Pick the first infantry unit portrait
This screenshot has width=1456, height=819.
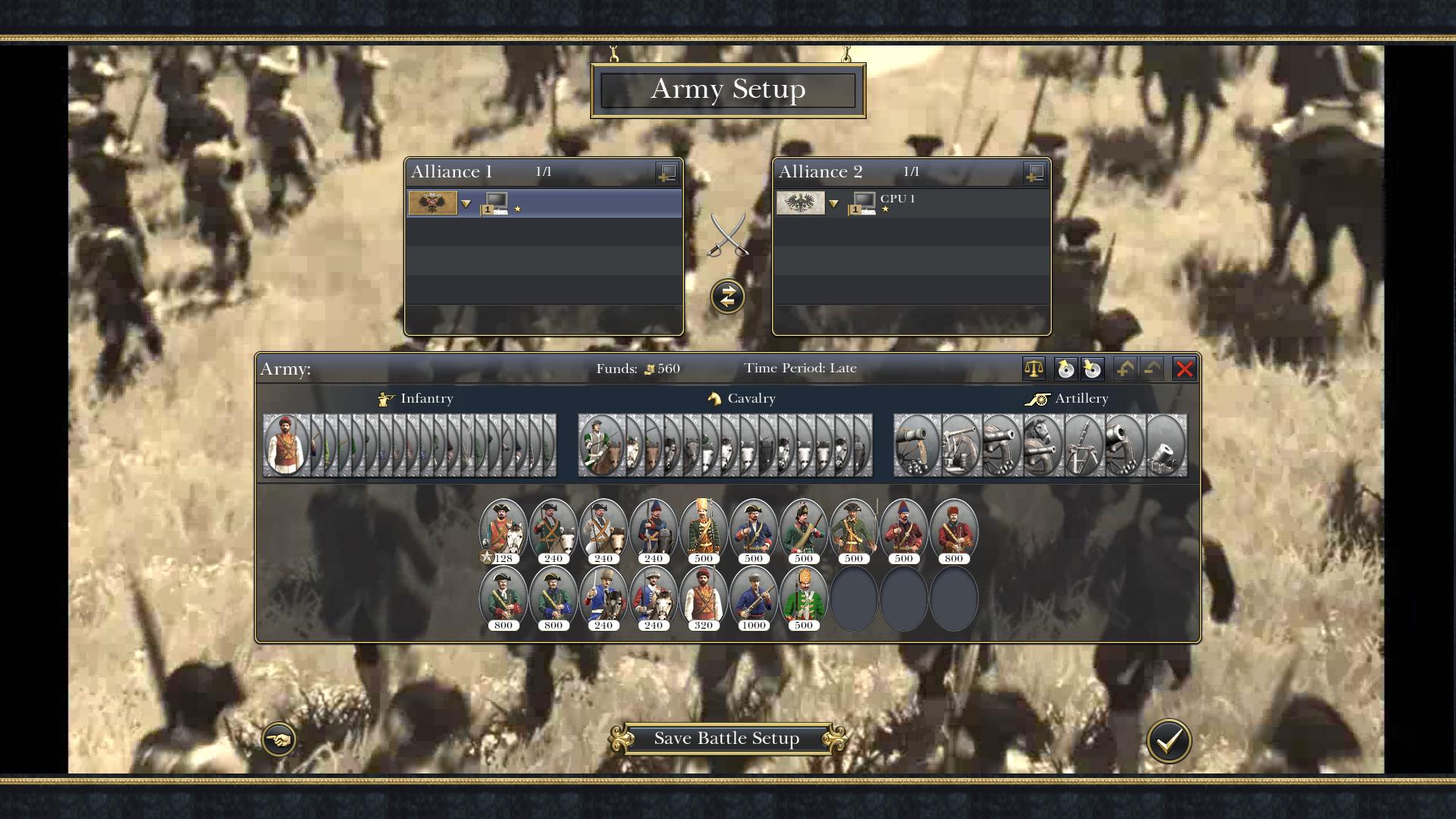point(286,445)
